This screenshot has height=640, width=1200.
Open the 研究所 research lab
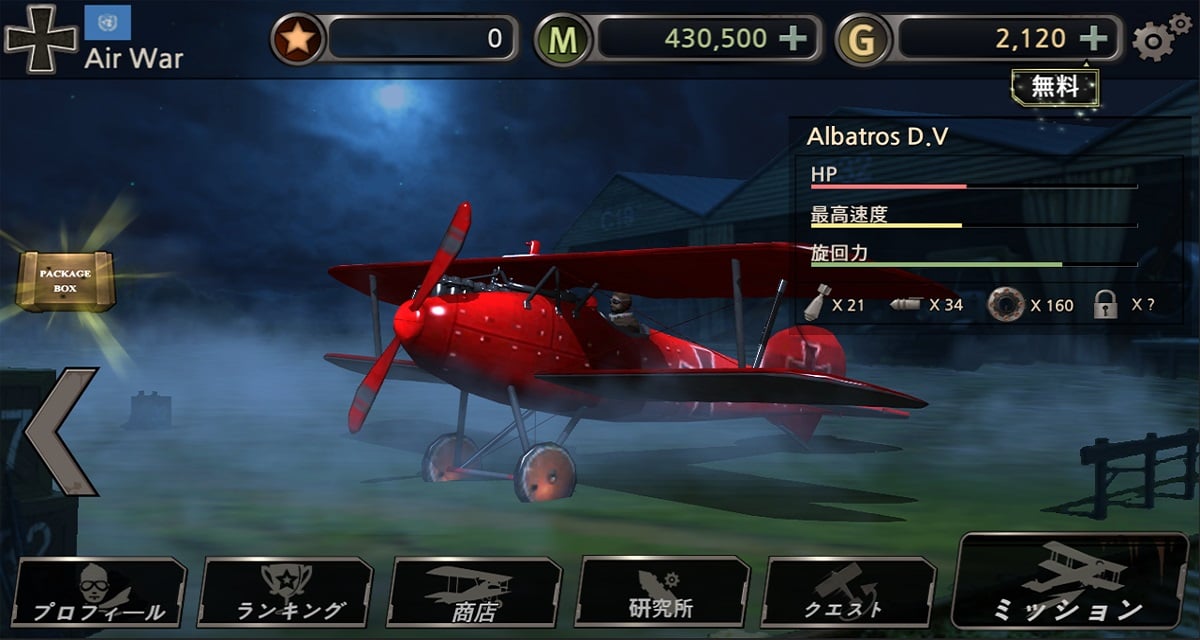pyautogui.click(x=661, y=592)
